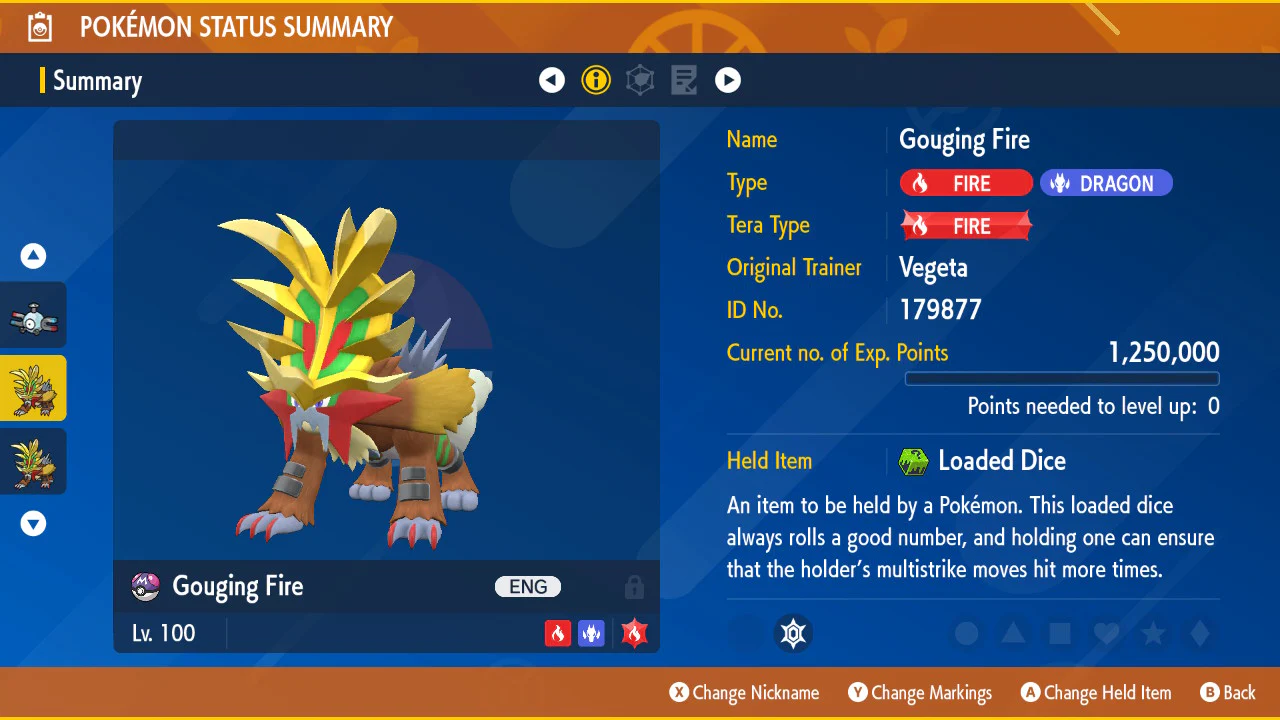Select the highlighted Gouging Fire thumbnail
Screen dimensions: 1280x720
point(34,388)
